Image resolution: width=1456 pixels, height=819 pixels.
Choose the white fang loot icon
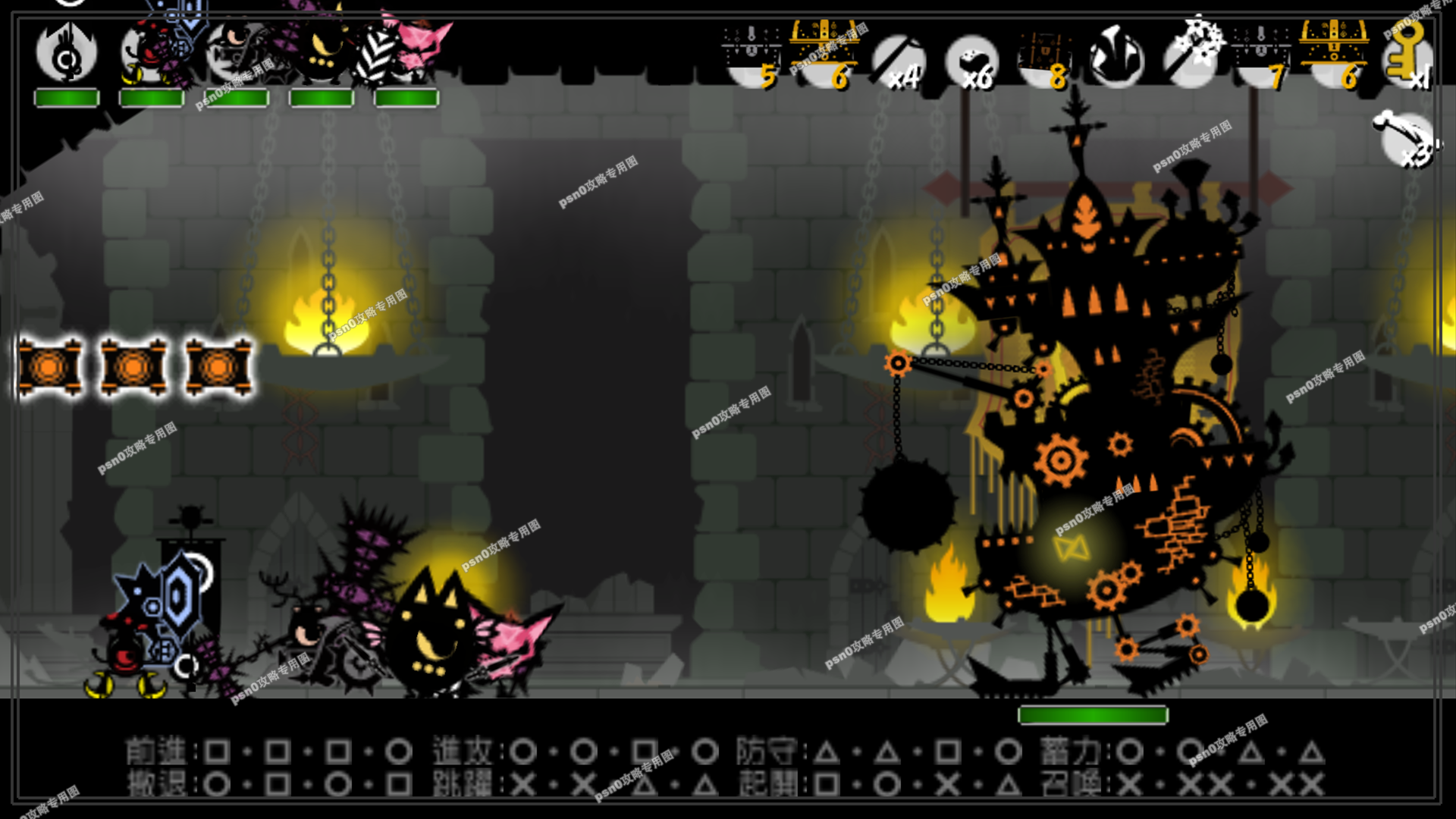(x=1116, y=58)
